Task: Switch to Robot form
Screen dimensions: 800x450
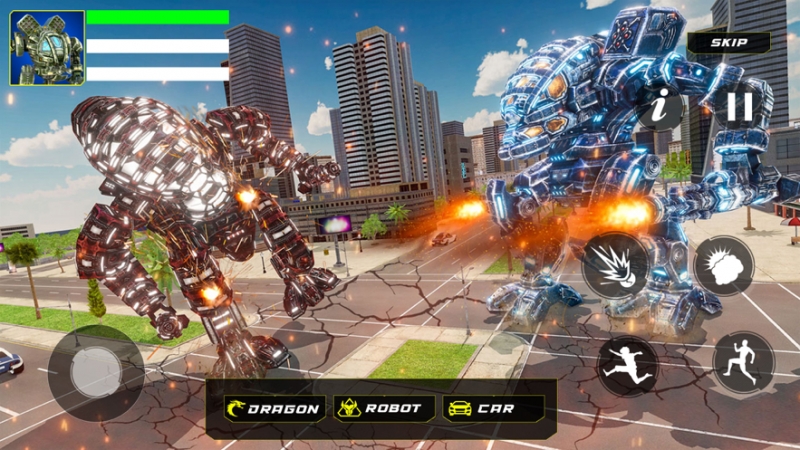Action: click(385, 408)
